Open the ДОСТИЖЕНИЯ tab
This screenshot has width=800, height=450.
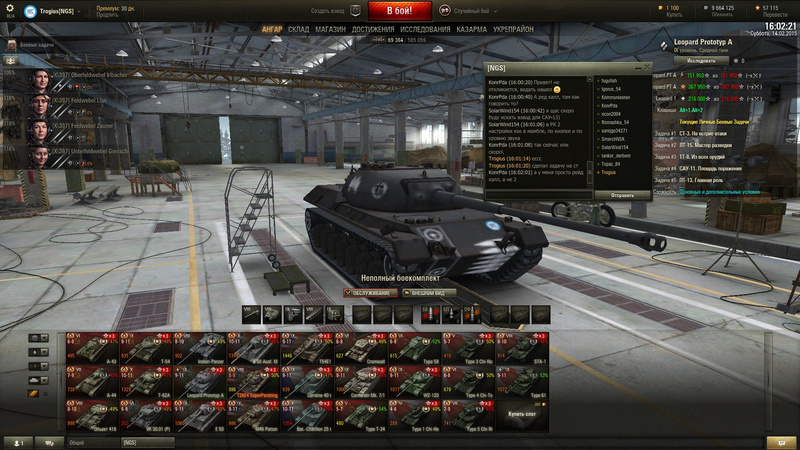tap(373, 30)
